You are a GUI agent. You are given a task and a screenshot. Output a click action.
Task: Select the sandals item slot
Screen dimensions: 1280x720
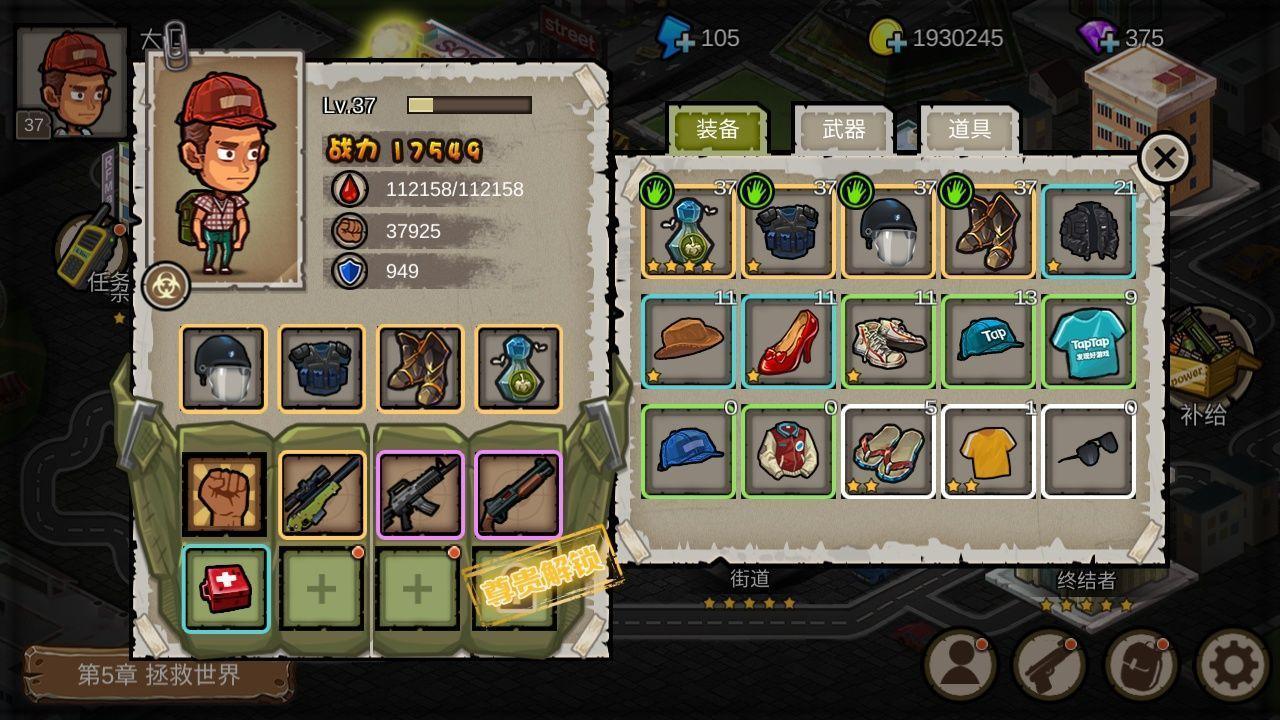(x=888, y=451)
